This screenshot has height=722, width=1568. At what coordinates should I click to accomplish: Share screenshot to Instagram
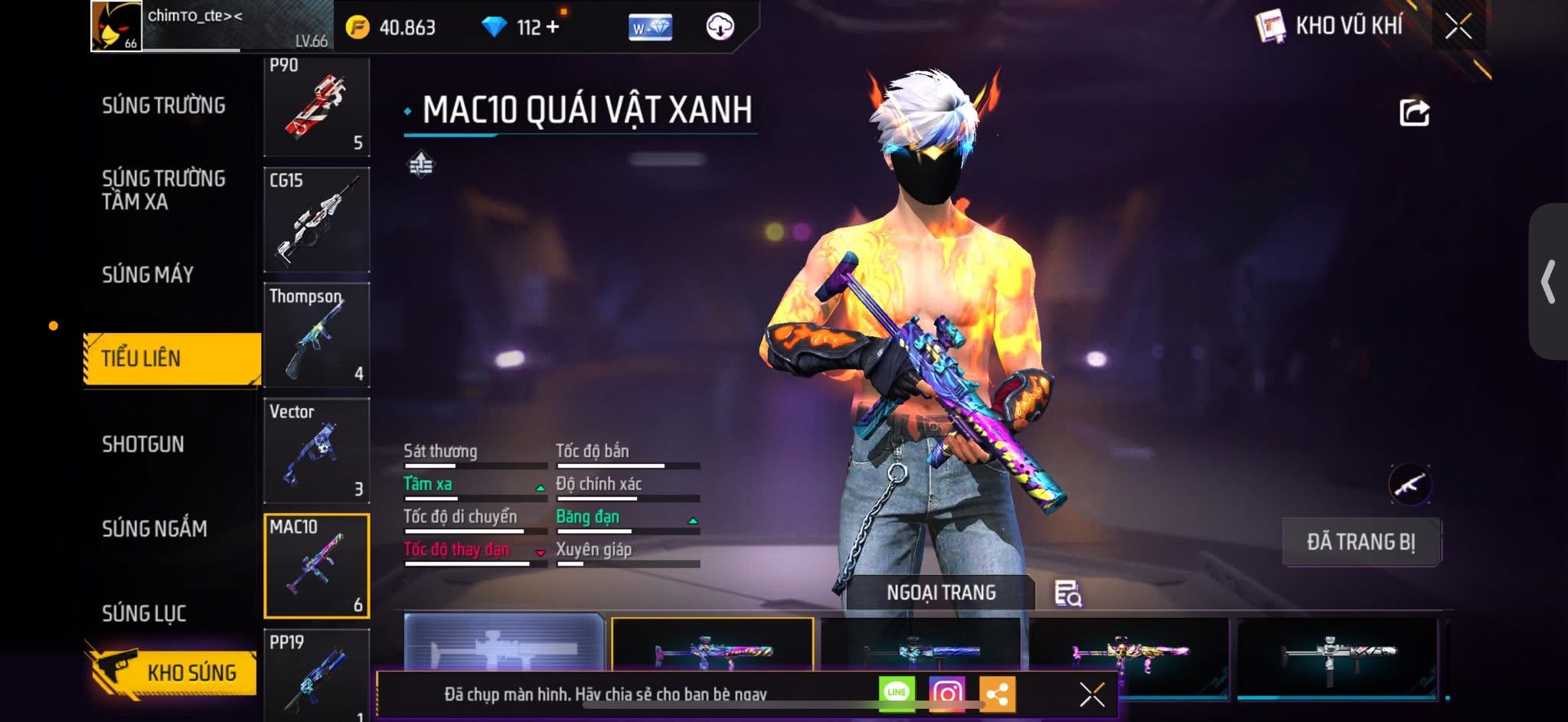coord(946,694)
